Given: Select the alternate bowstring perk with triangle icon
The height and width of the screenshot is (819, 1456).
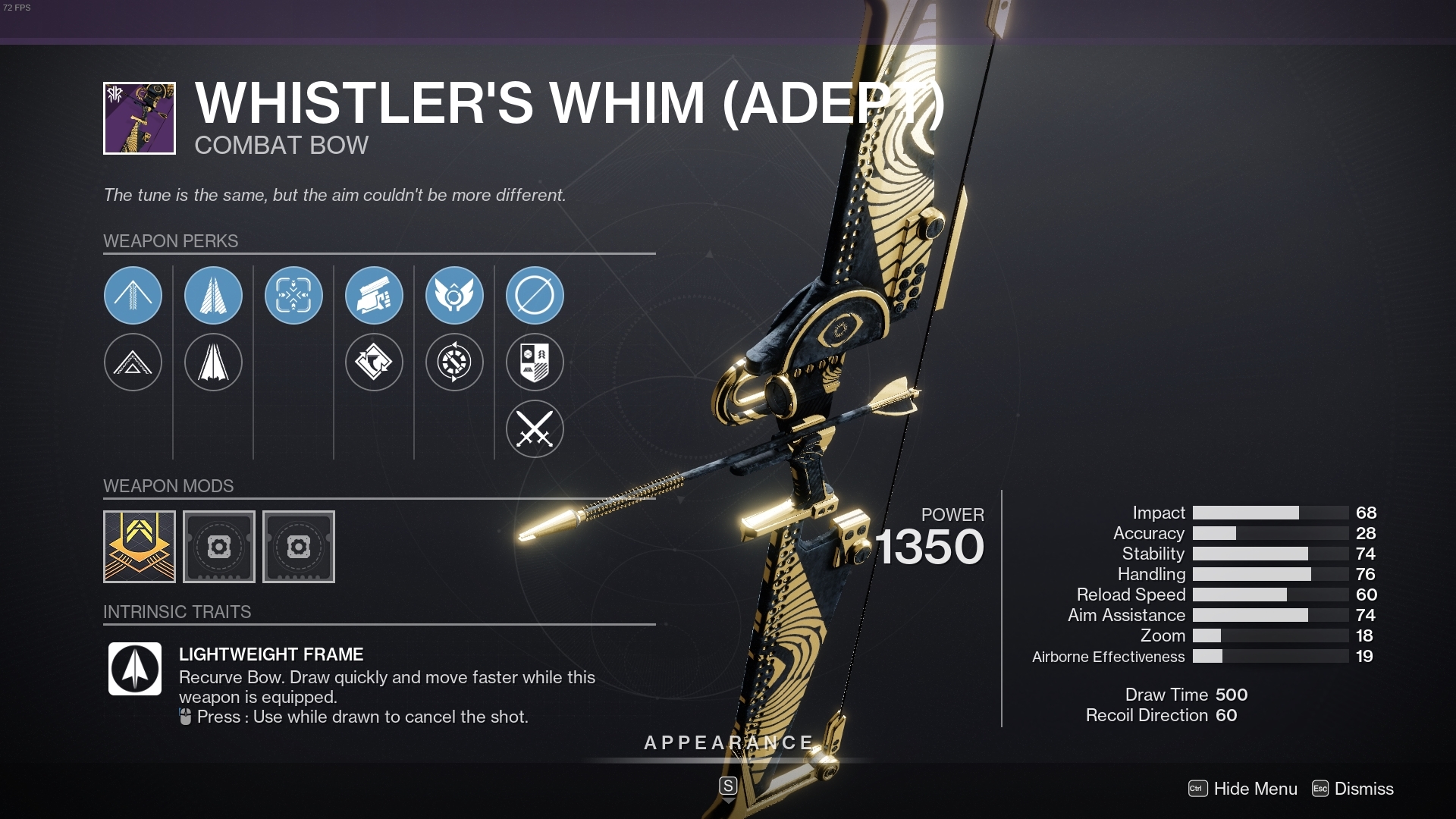Looking at the screenshot, I should point(133,362).
